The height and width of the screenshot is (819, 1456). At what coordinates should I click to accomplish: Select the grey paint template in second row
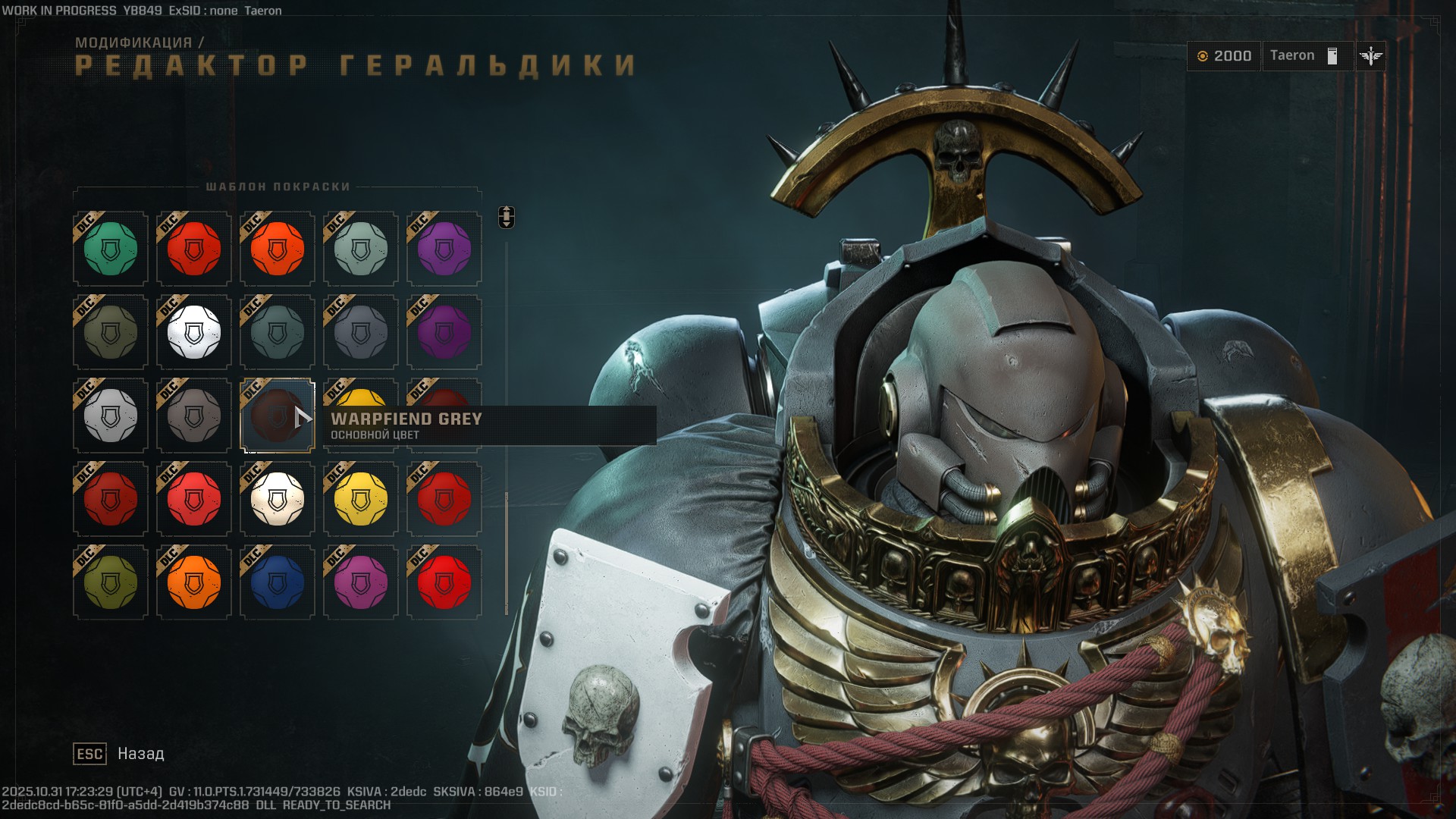[360, 332]
